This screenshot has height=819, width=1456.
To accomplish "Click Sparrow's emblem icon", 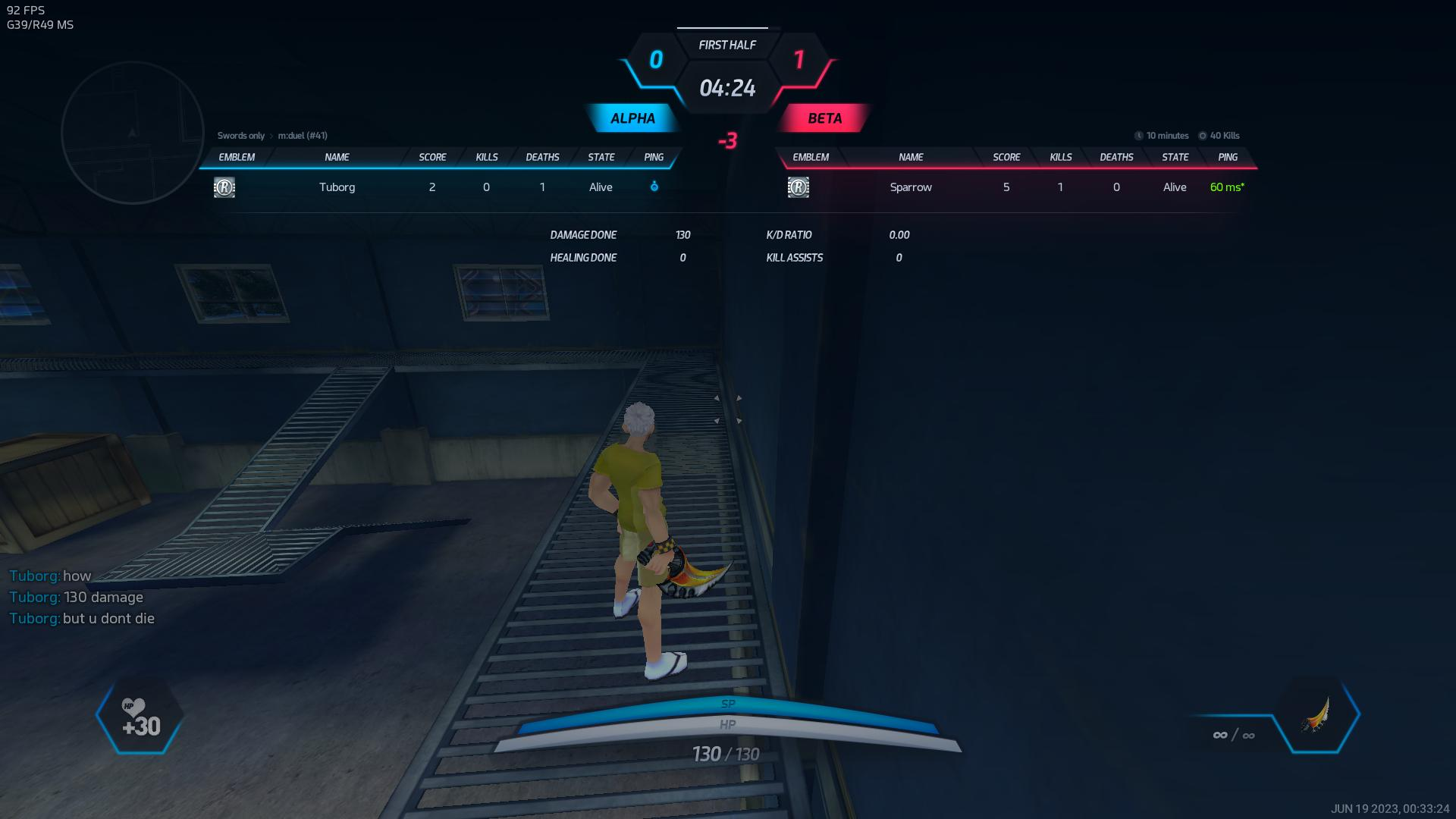I will point(799,187).
